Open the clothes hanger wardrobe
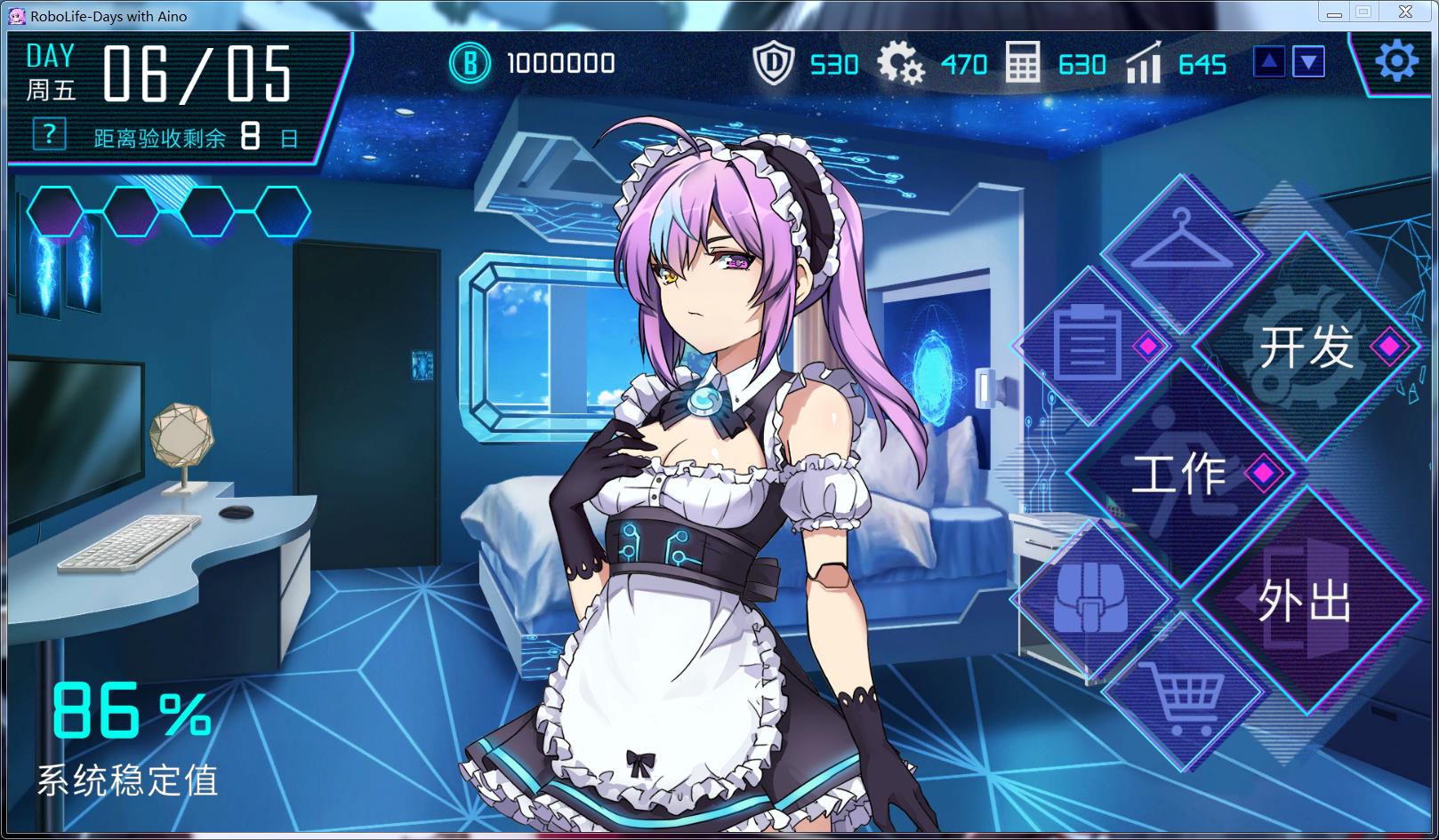The image size is (1439, 840). point(1180,240)
